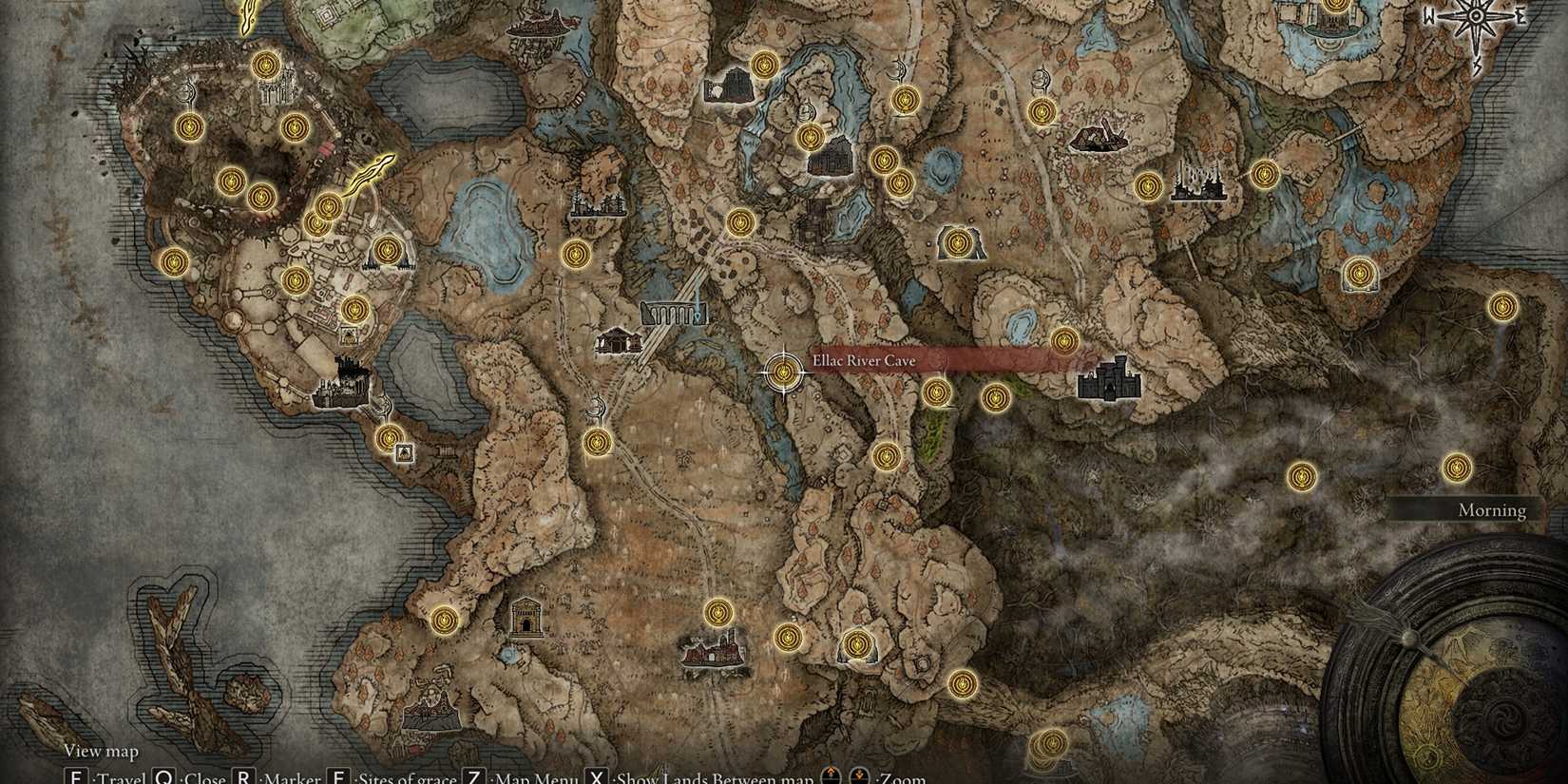The height and width of the screenshot is (784, 1568).
Task: Toggle the Sites of grace display filter
Action: tap(337, 776)
